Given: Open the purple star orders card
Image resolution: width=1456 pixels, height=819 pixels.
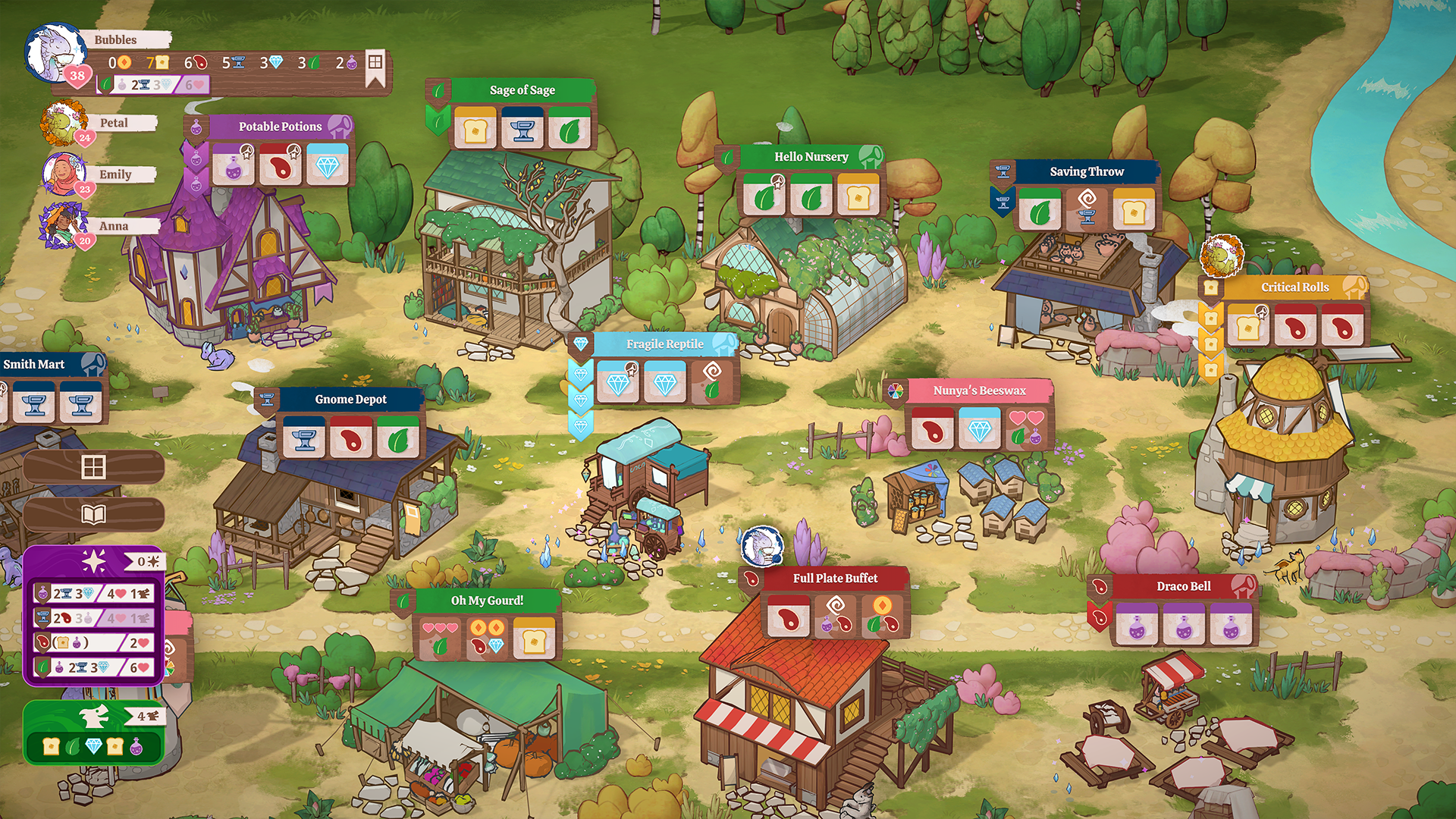Looking at the screenshot, I should [94, 562].
